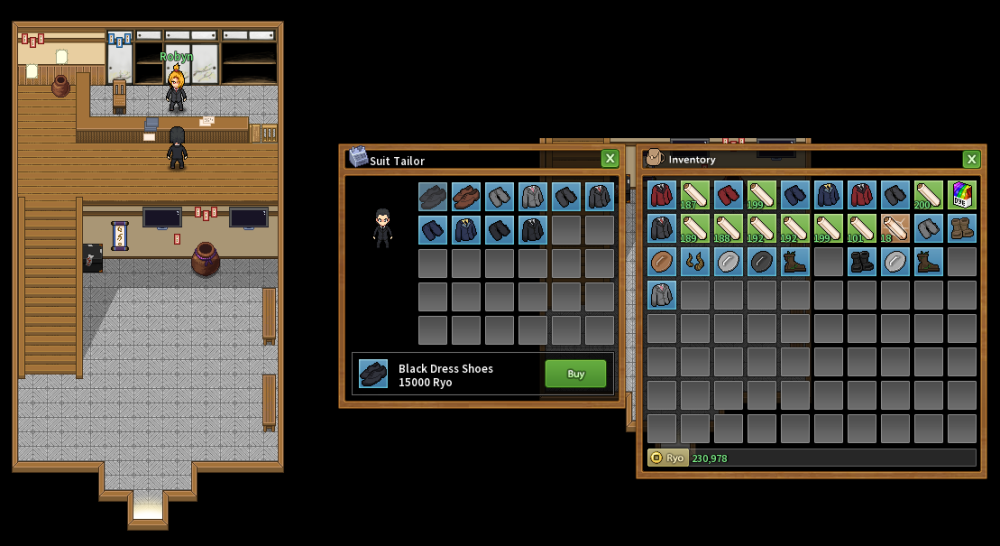Screen dimensions: 1000x546
Task: Buy the Black Dress Shoes
Action: (575, 374)
